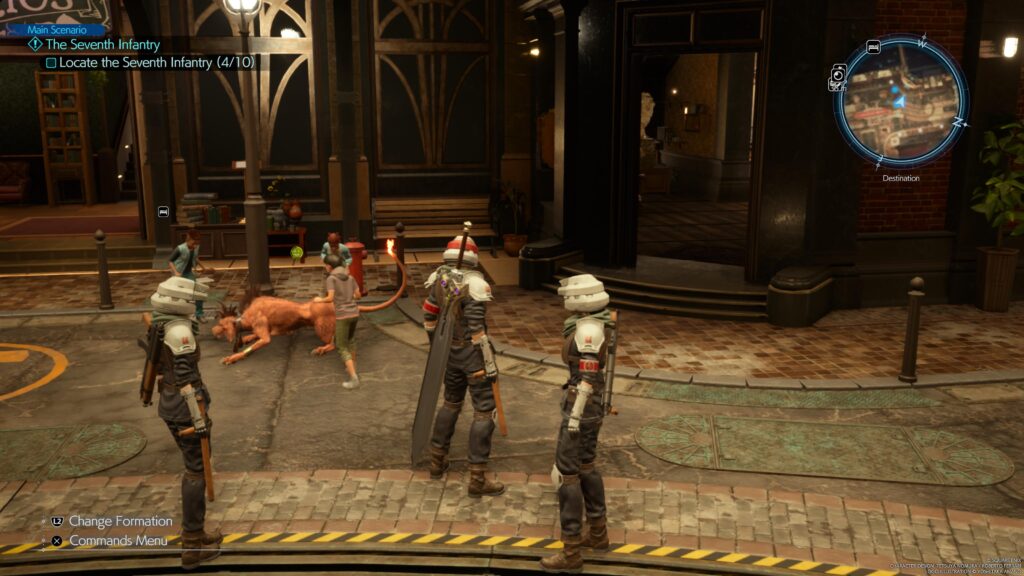This screenshot has height=576, width=1024.
Task: Click the Destination label under the minimap
Action: pos(900,178)
